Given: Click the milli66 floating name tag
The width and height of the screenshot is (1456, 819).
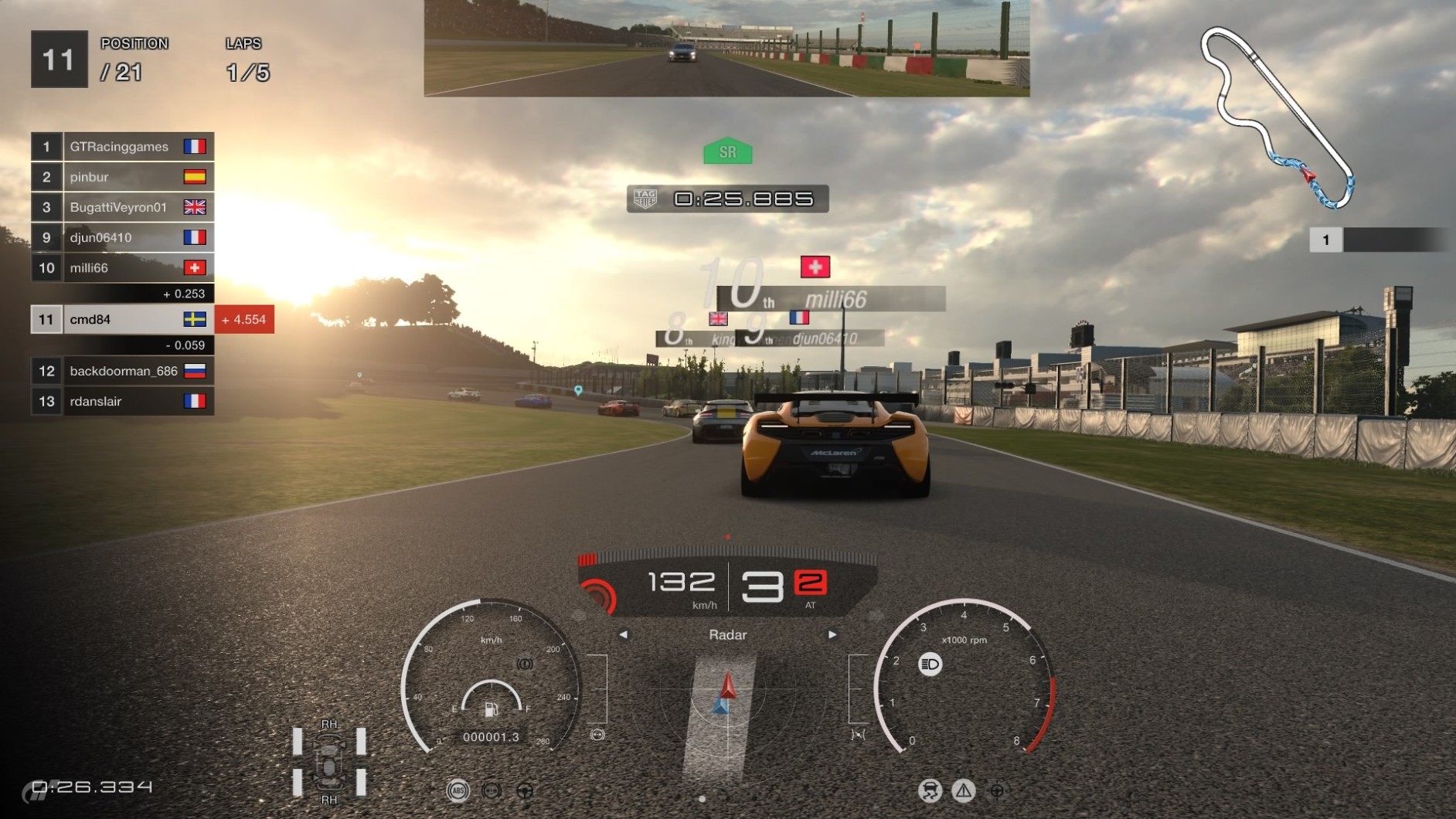Looking at the screenshot, I should pyautogui.click(x=835, y=299).
